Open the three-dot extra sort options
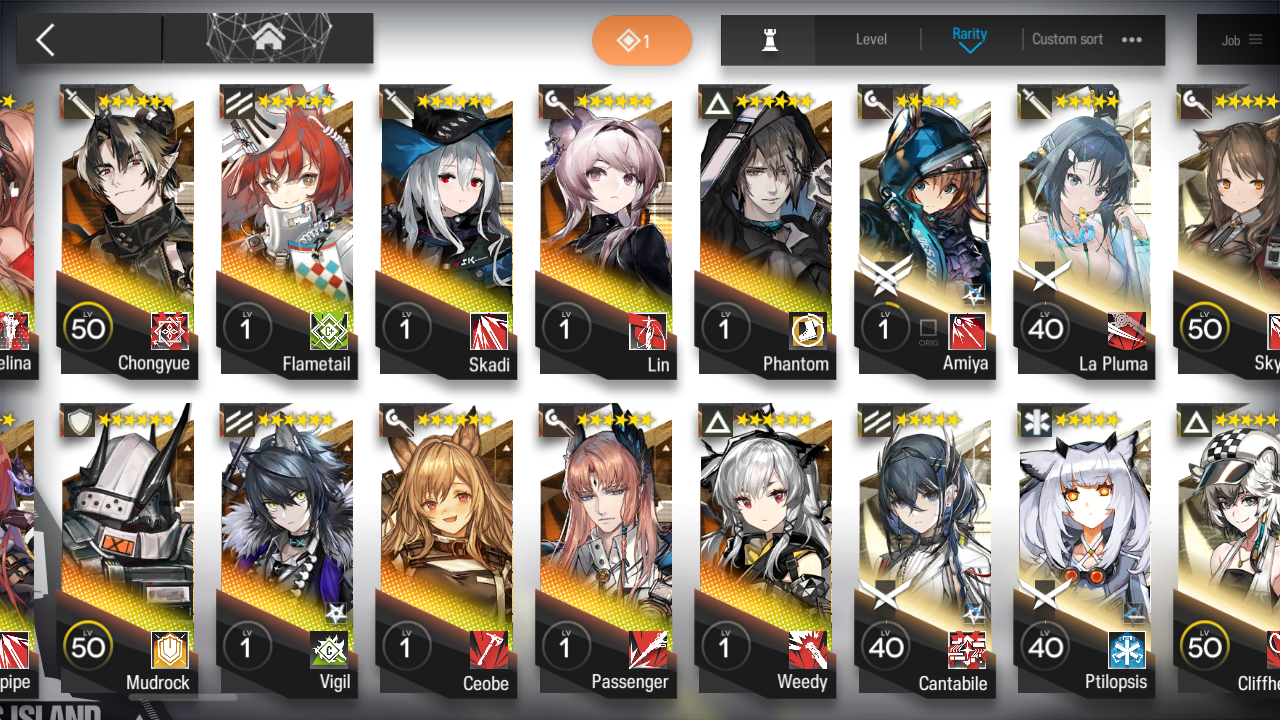Screen dimensions: 1280x720 pyautogui.click(x=1132, y=39)
